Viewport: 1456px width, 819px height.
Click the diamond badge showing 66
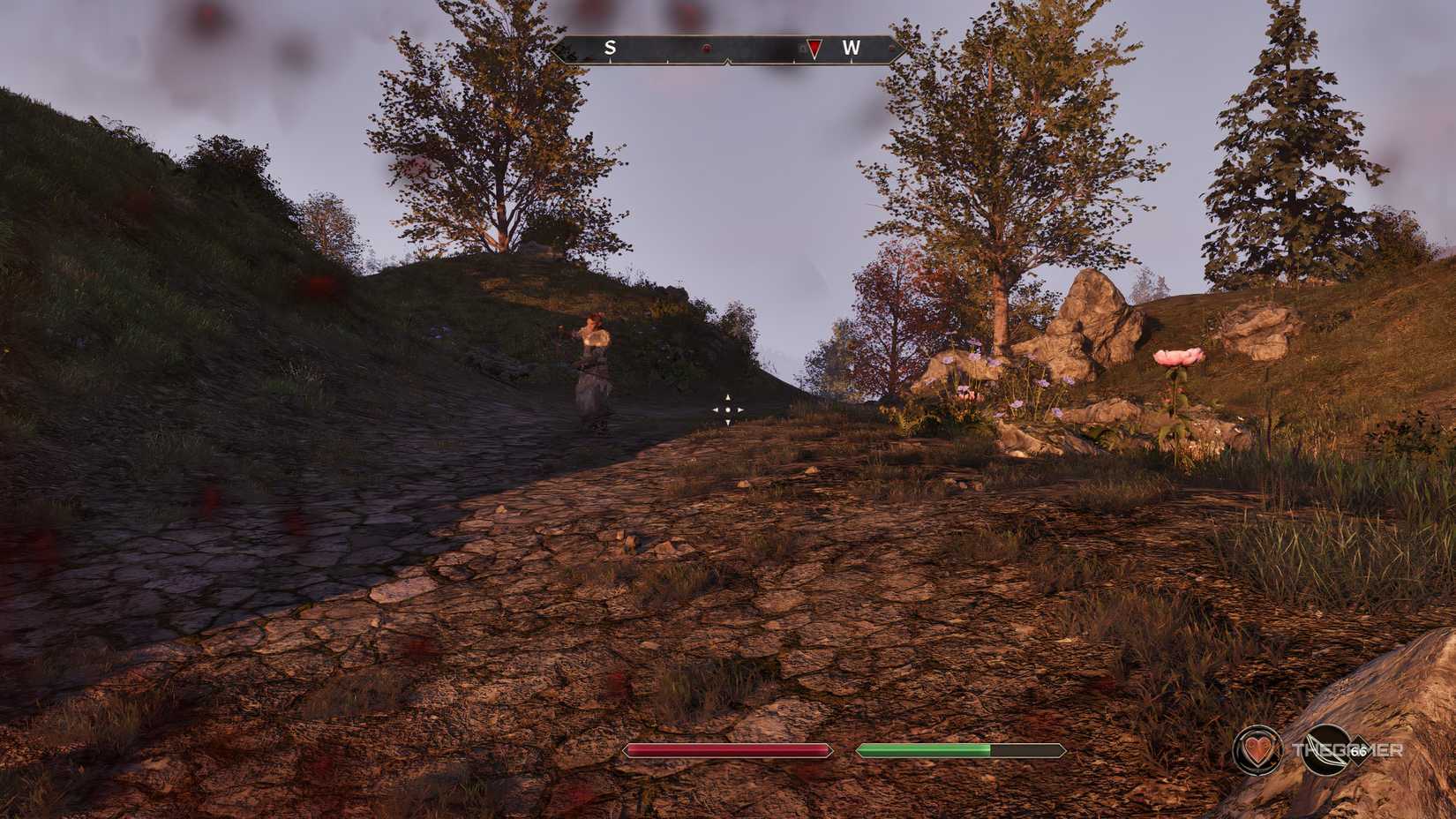[1358, 750]
